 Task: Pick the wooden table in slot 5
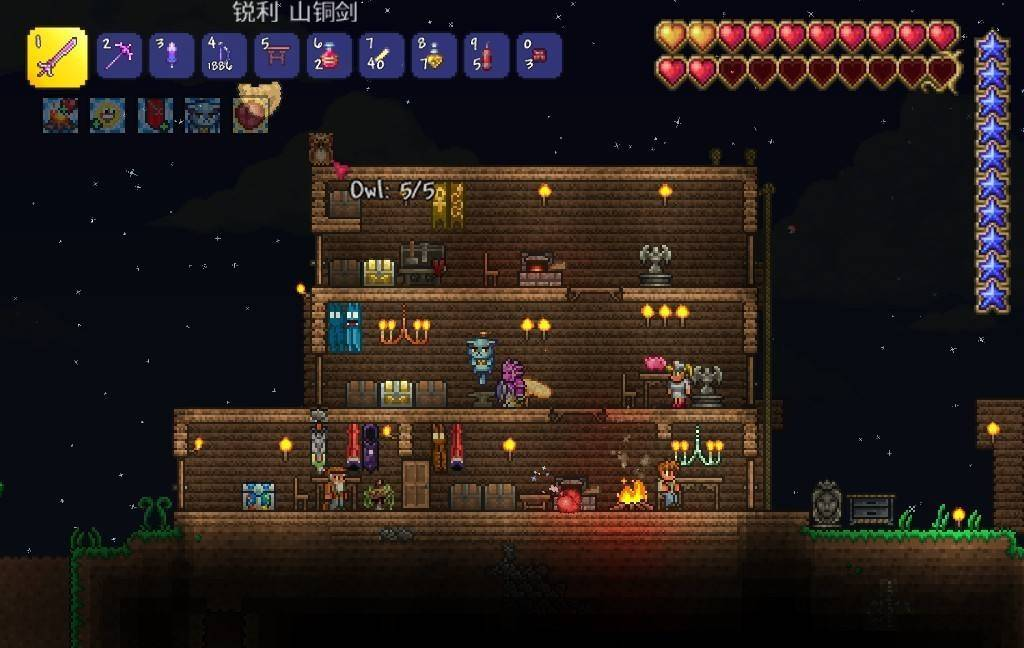(276, 56)
